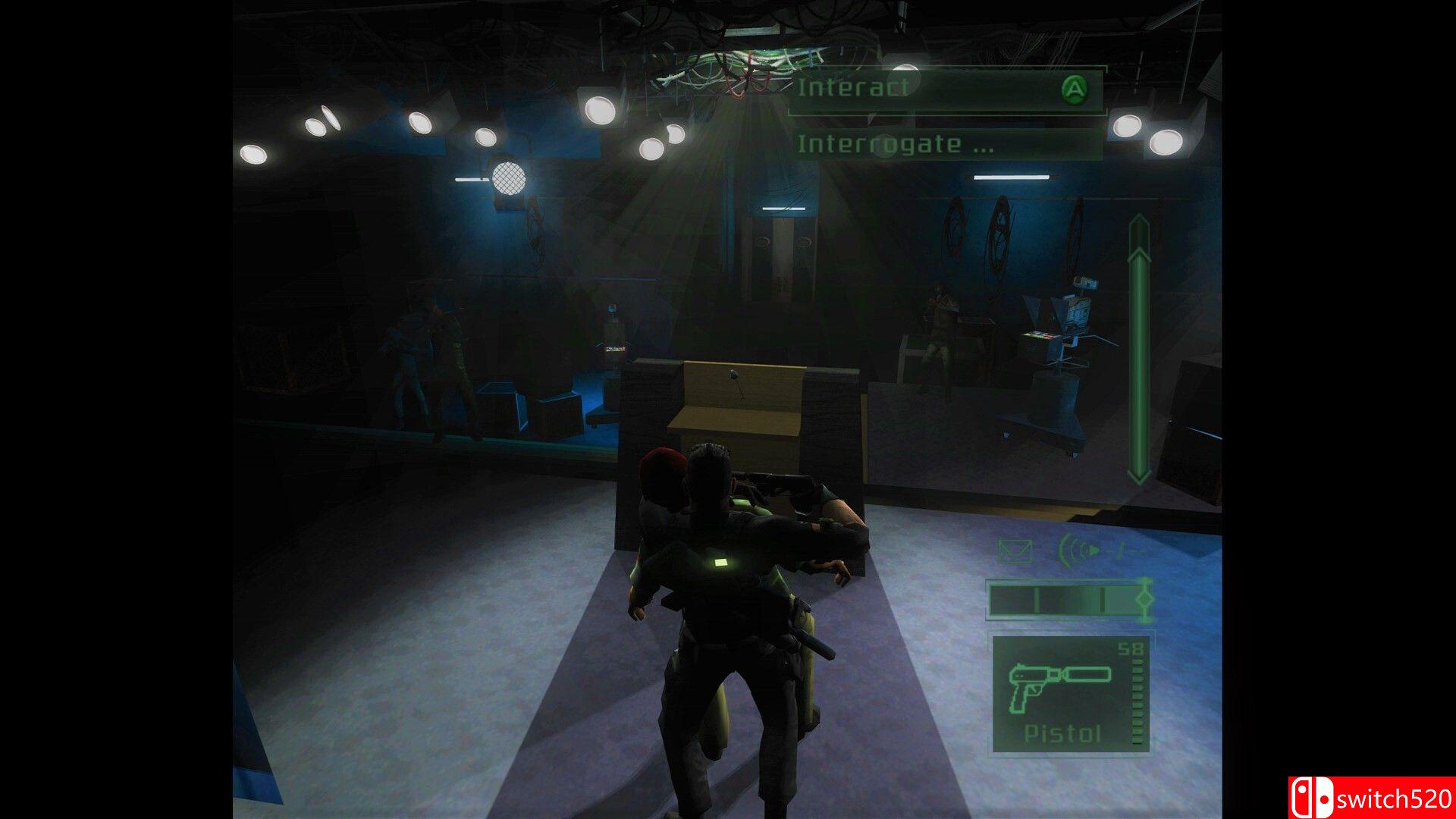Click the envelope message icon on the HUD
Viewport: 1456px width, 819px height.
click(1014, 550)
